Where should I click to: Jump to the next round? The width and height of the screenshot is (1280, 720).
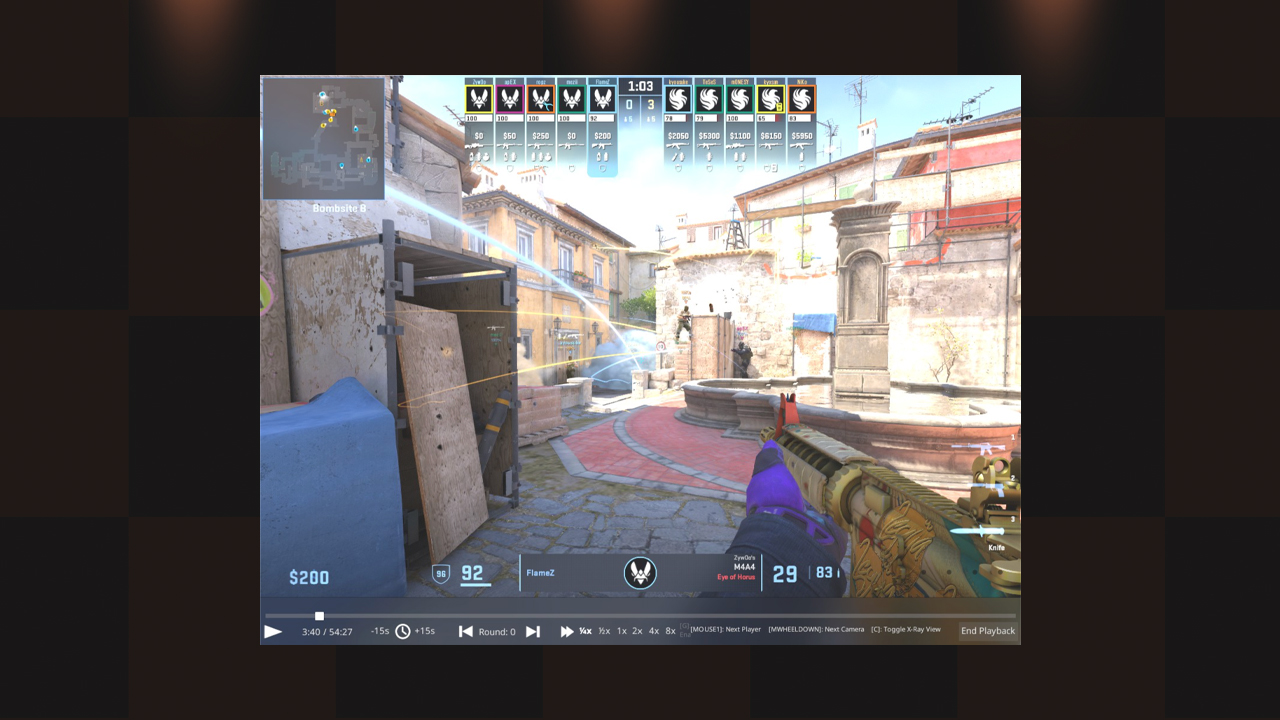533,632
